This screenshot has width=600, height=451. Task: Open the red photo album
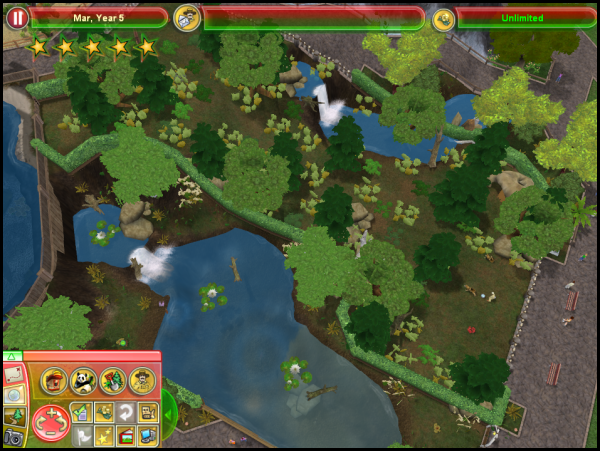(x=126, y=434)
